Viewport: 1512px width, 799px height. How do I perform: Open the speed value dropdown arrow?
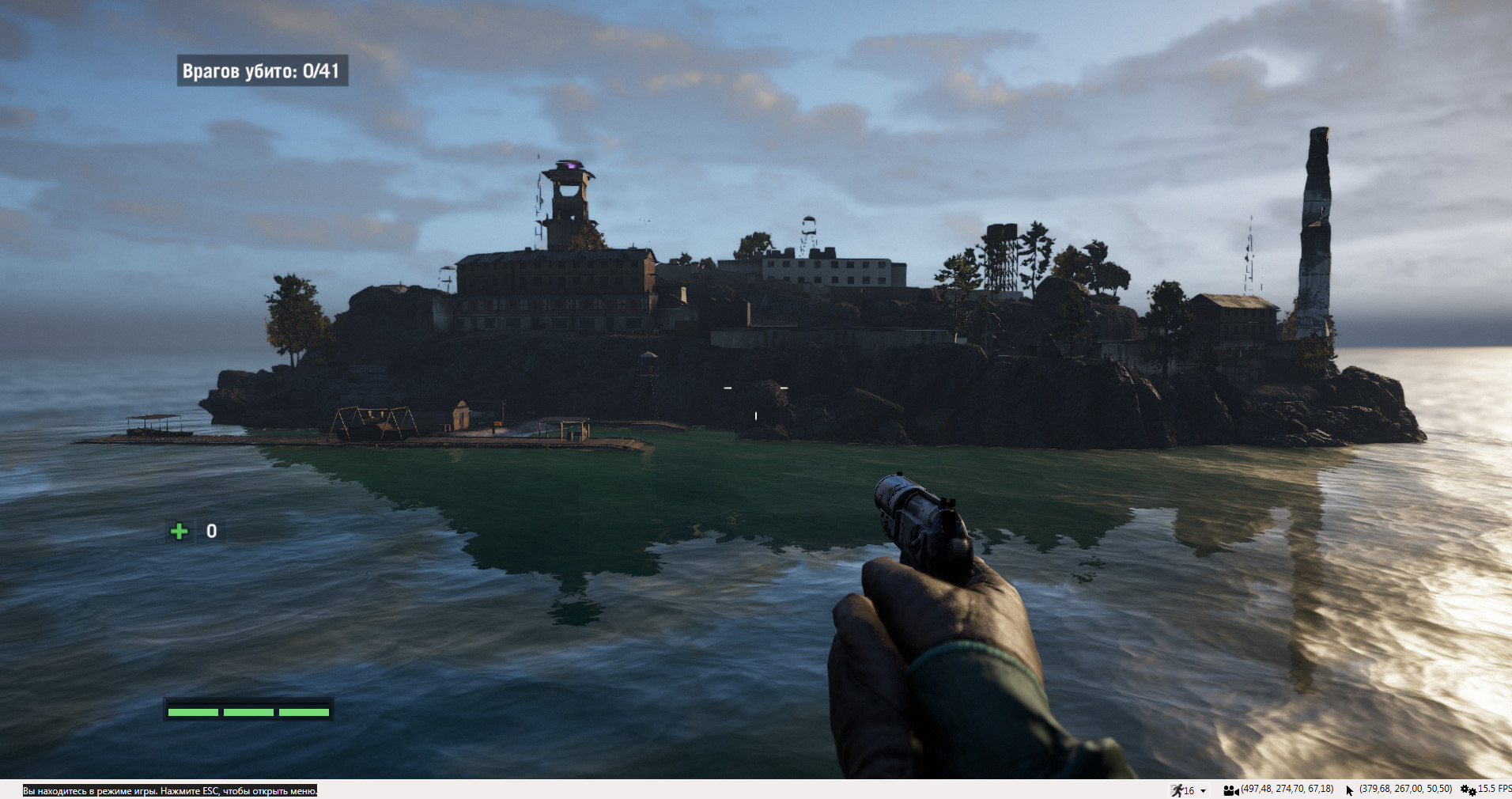point(1203,789)
